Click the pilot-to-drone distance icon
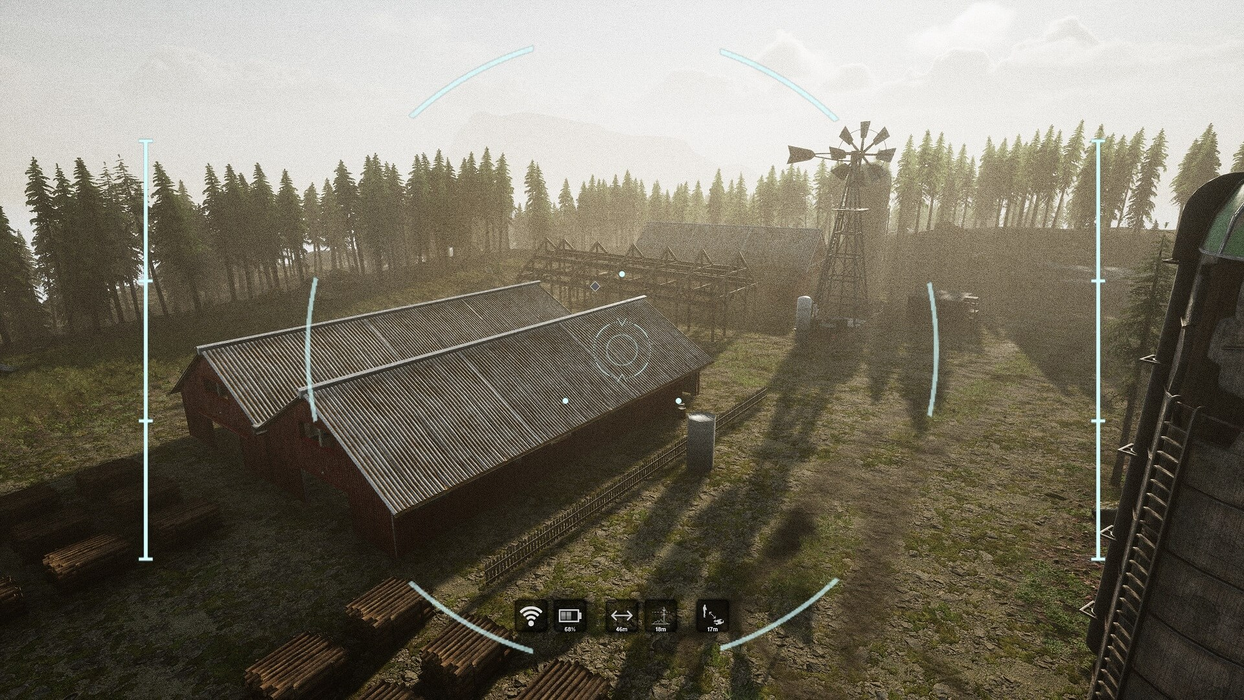 (x=712, y=615)
